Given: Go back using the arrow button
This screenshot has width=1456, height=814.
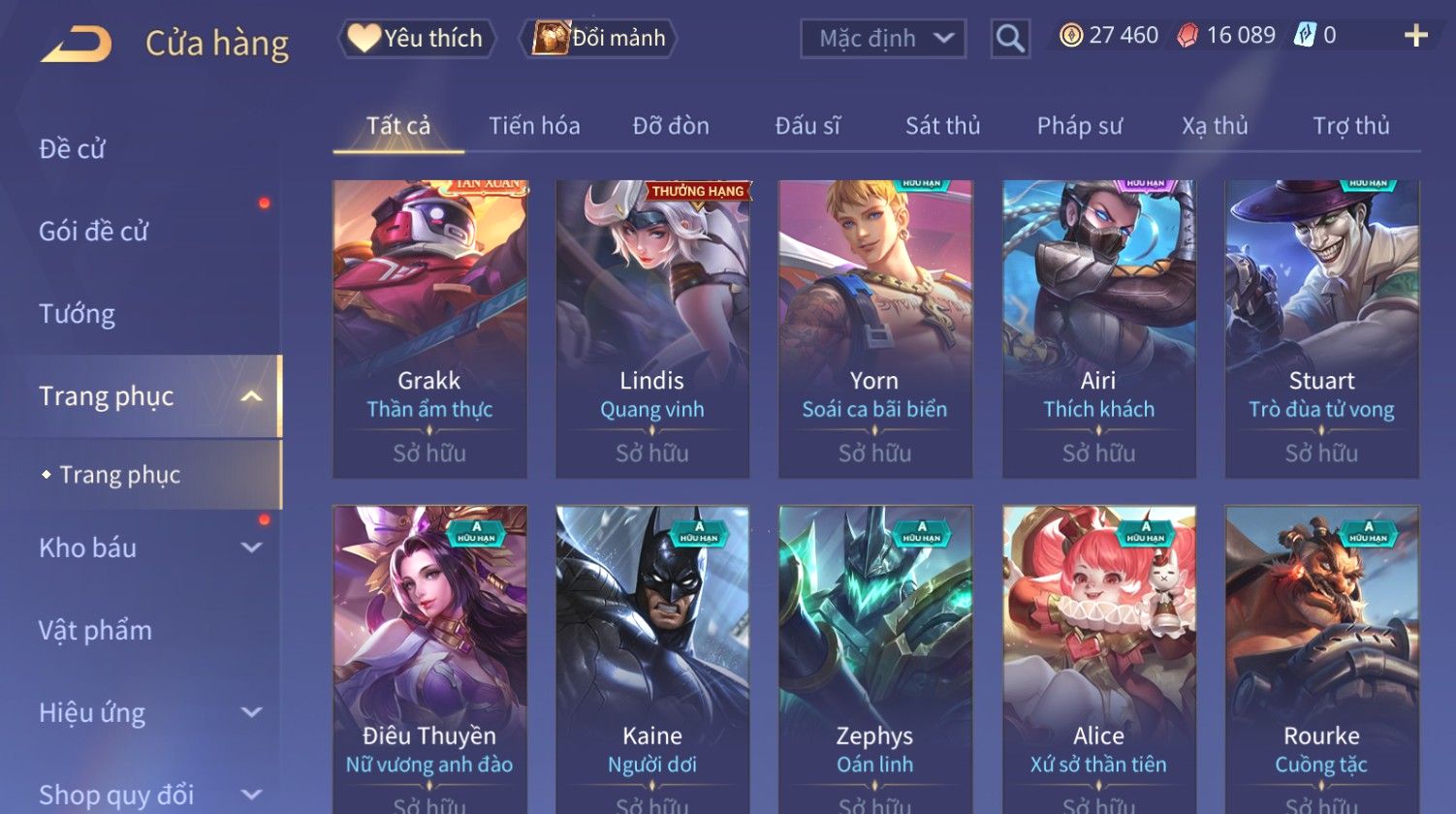Looking at the screenshot, I should pyautogui.click(x=76, y=45).
